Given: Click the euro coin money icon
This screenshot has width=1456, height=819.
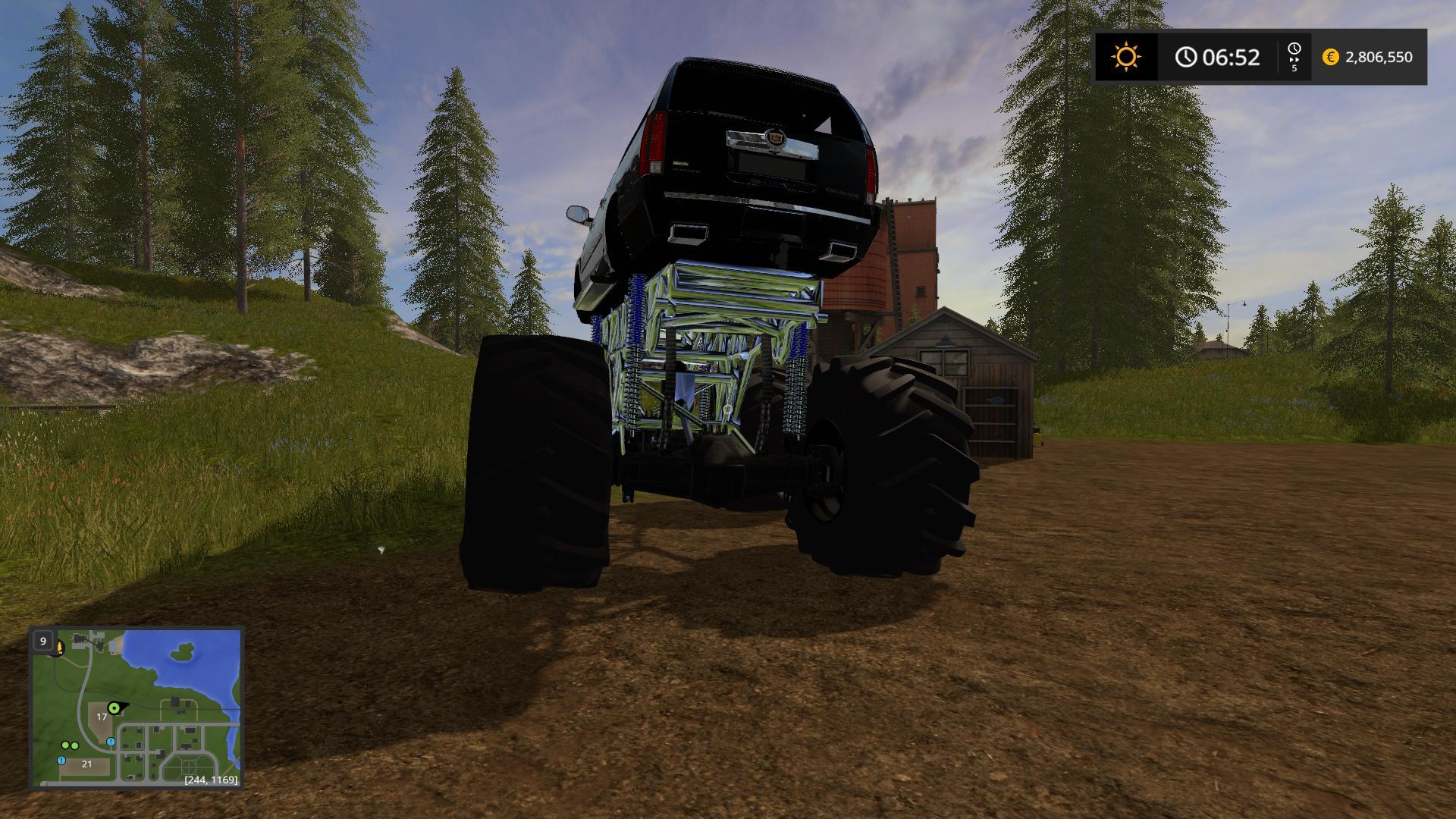Looking at the screenshot, I should pyautogui.click(x=1330, y=57).
